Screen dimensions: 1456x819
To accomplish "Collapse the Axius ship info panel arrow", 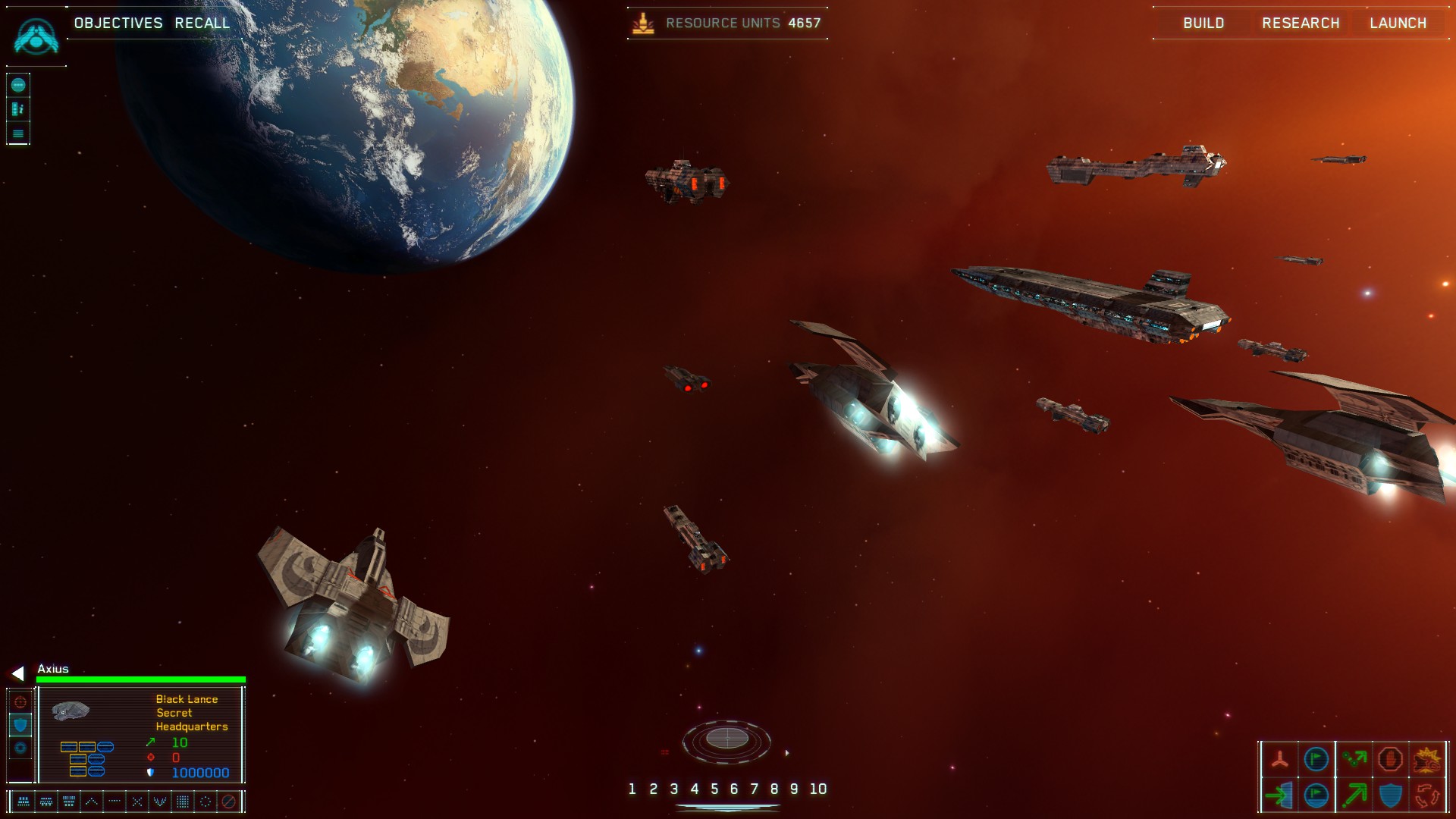I will tap(18, 673).
